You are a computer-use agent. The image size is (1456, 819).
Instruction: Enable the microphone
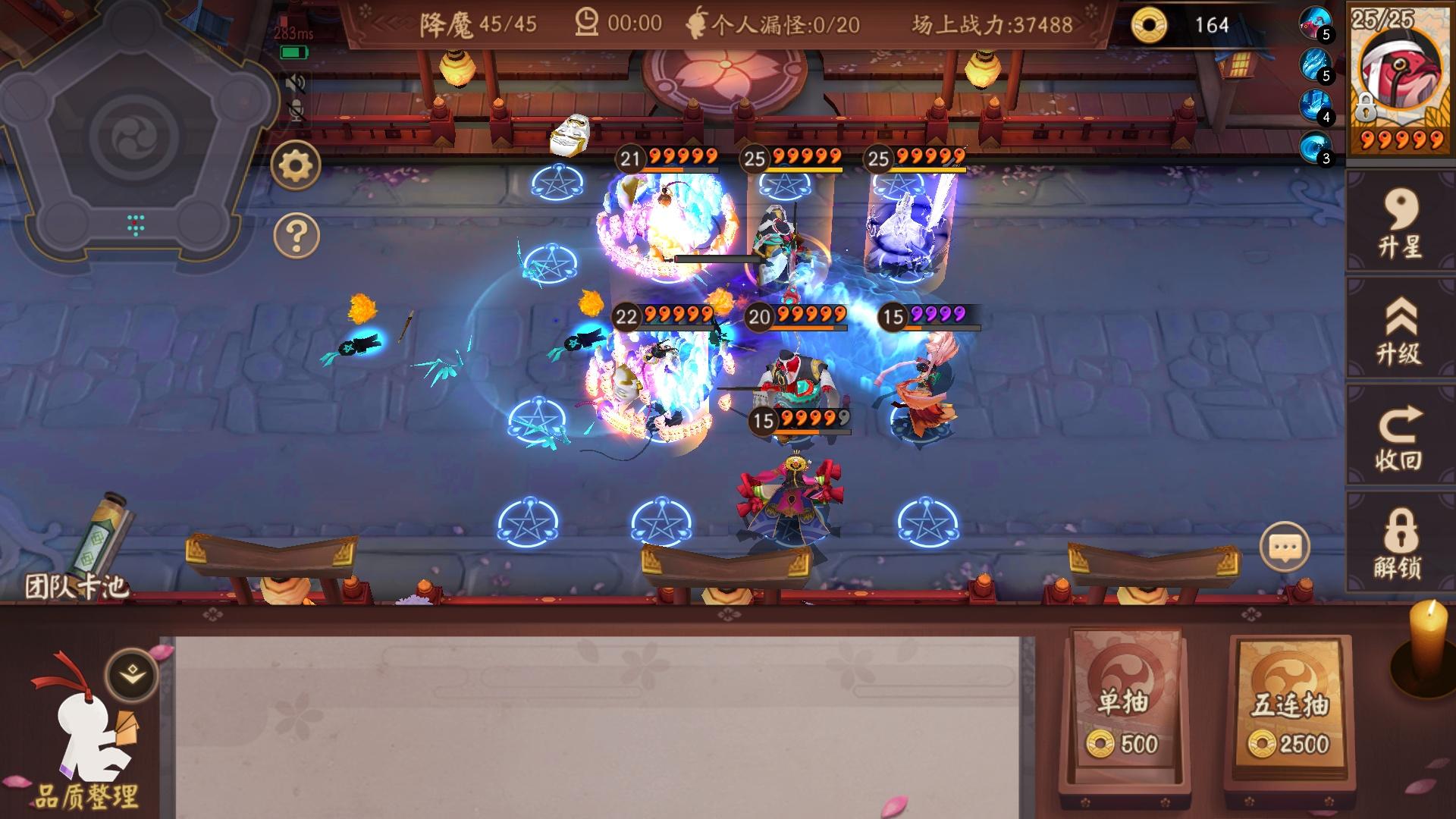(296, 112)
